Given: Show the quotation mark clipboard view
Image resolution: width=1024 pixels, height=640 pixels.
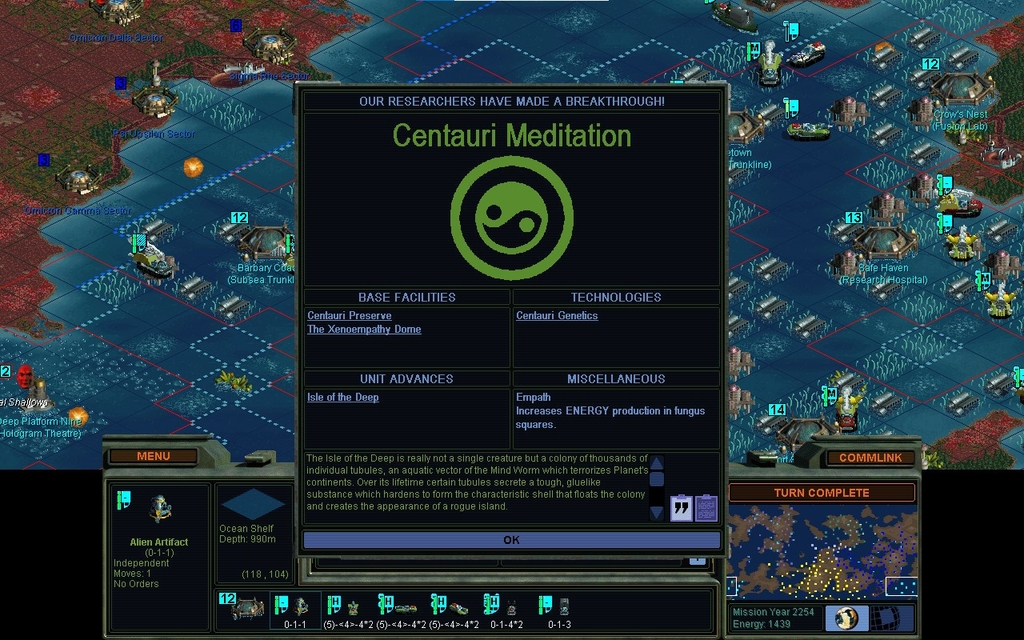Looking at the screenshot, I should 682,508.
